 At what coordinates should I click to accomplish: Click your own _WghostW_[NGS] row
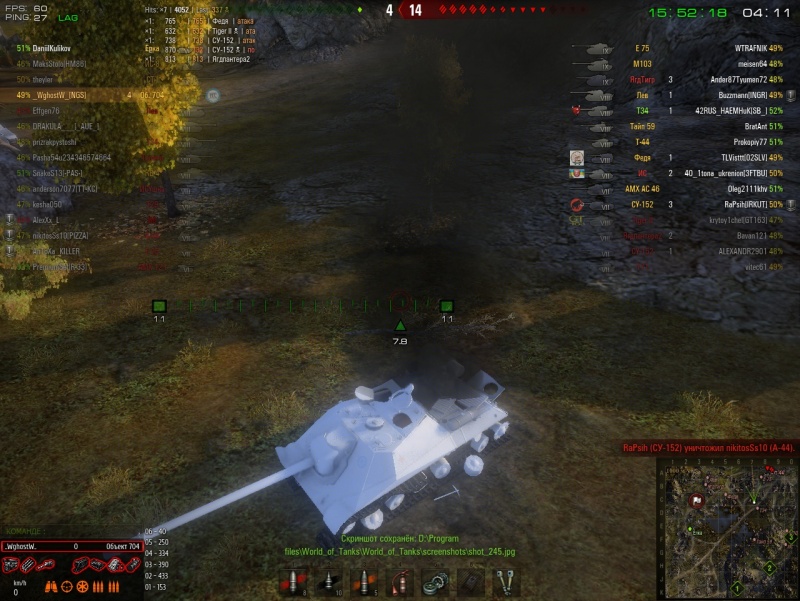tap(54, 95)
